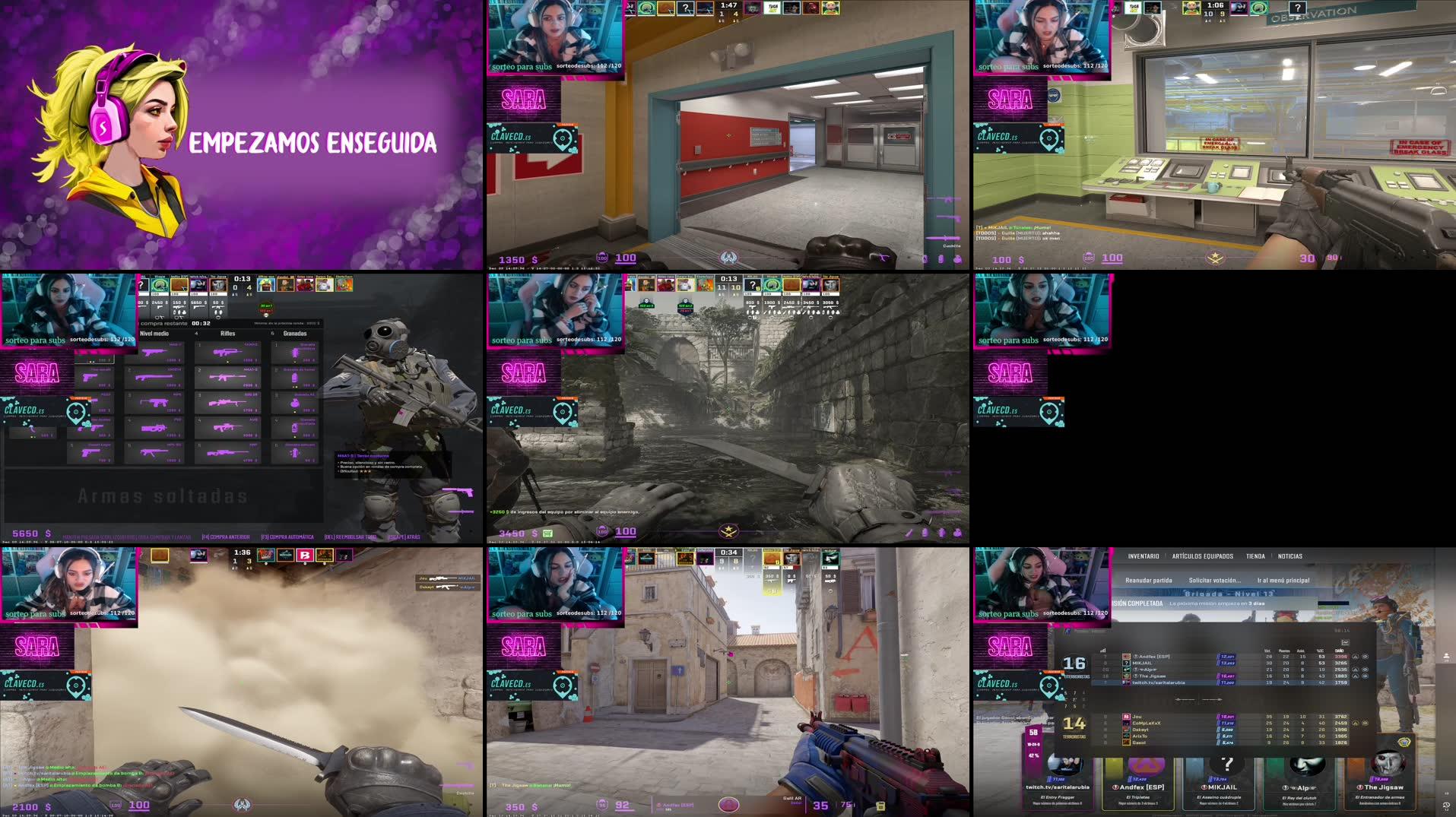The height and width of the screenshot is (817, 1456).
Task: Open the ARTÍCULOS EQUIPADOS tab
Action: tap(1203, 556)
